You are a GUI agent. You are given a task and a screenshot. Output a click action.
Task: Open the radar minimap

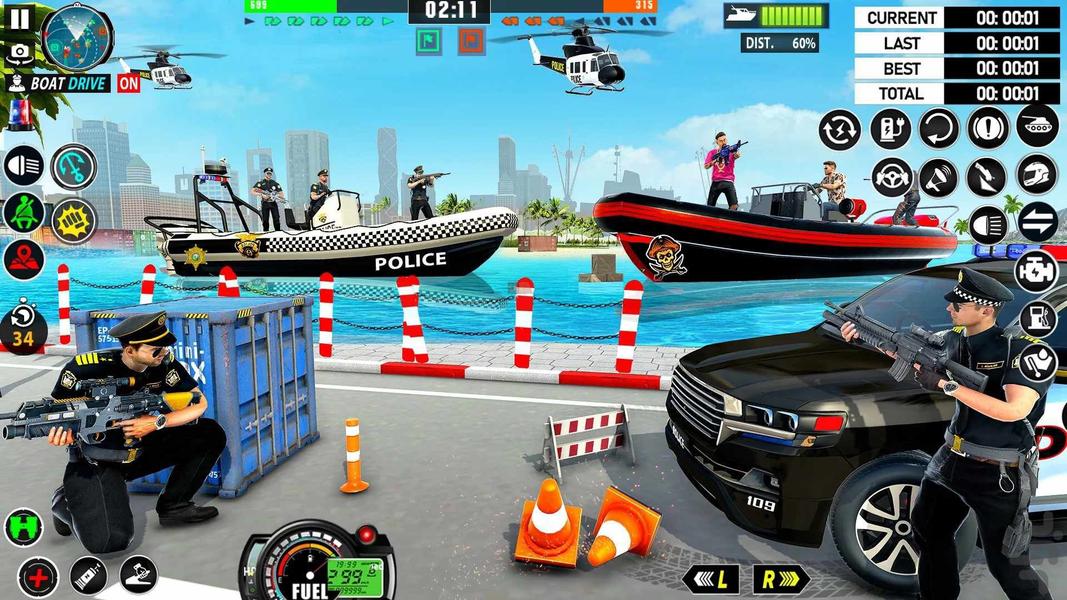[76, 36]
